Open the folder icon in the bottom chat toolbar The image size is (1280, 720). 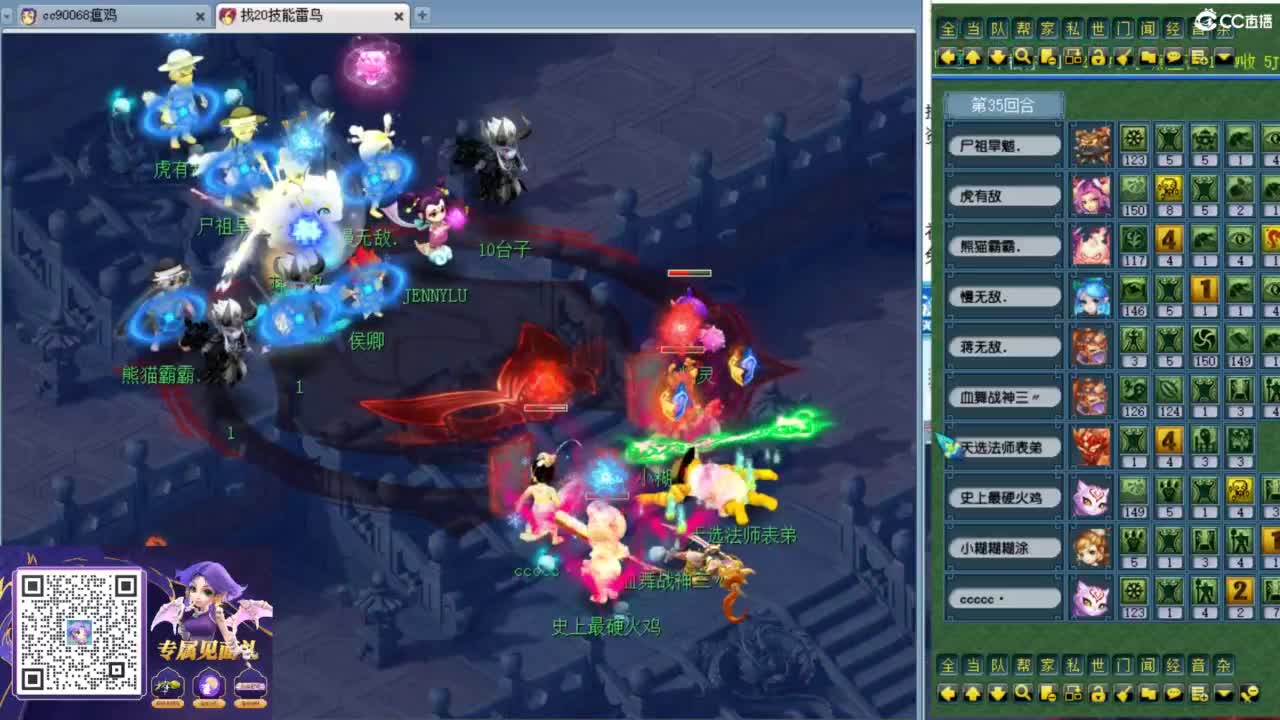[1149, 694]
